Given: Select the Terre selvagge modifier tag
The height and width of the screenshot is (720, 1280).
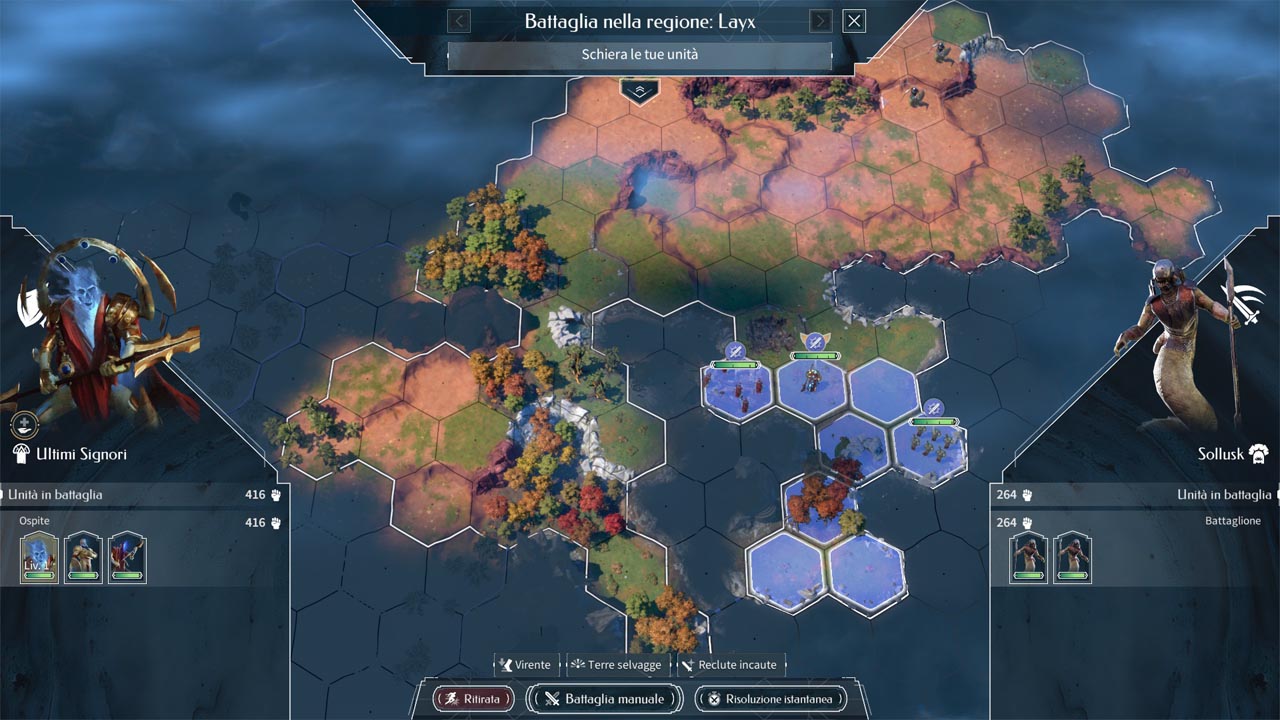Looking at the screenshot, I should pyautogui.click(x=617, y=665).
